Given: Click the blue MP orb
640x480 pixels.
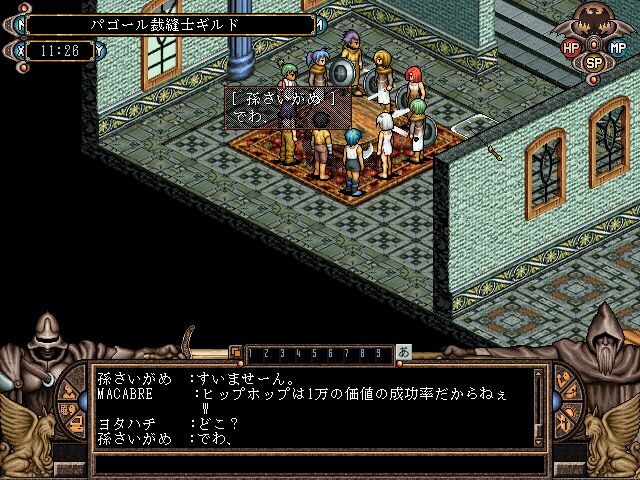Looking at the screenshot, I should tap(617, 47).
